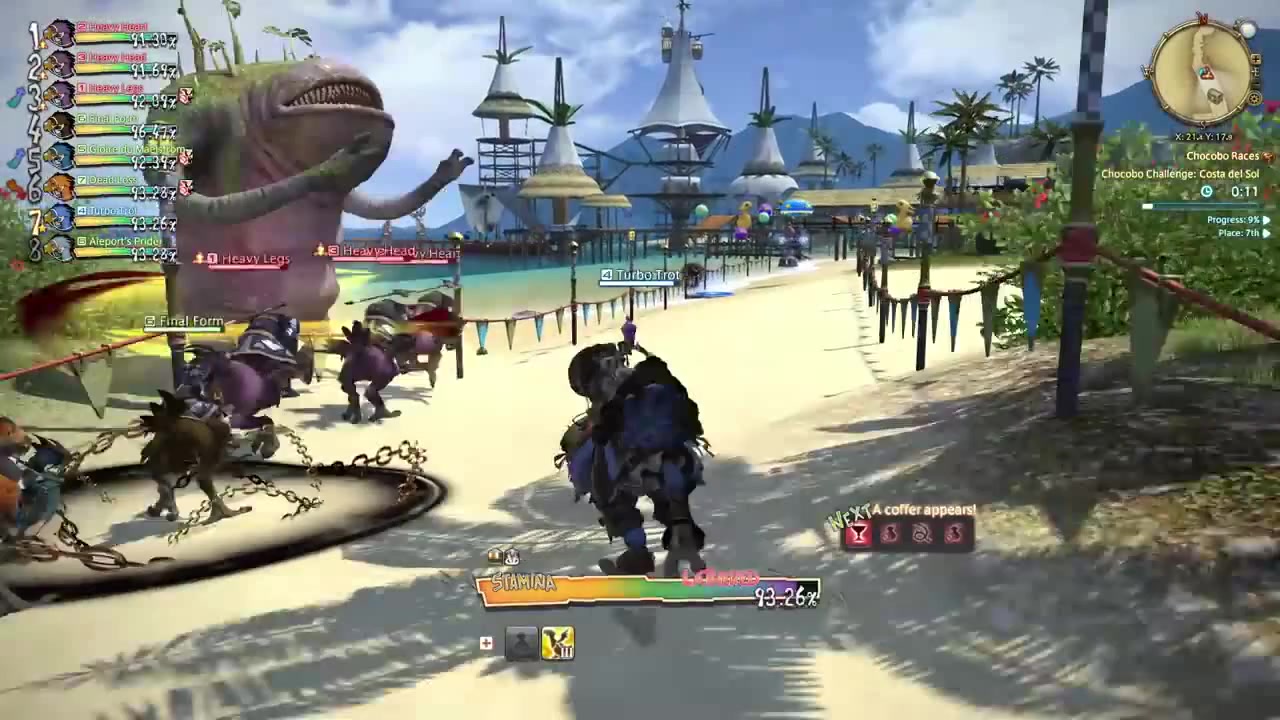1280x720 pixels.
Task: Activate the yellow chocobo ability III icon
Action: [557, 643]
